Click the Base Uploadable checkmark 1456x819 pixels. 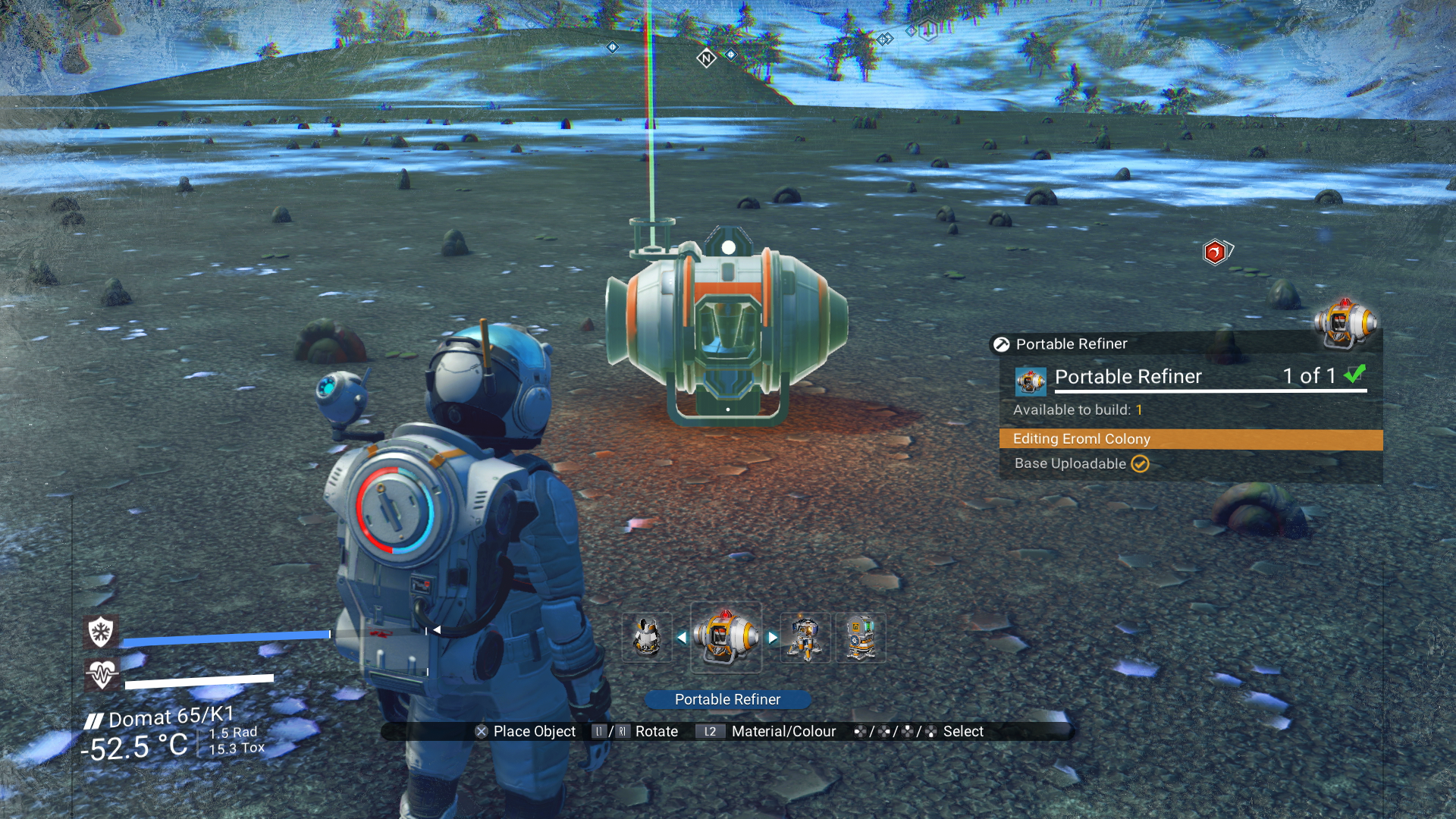[x=1140, y=463]
